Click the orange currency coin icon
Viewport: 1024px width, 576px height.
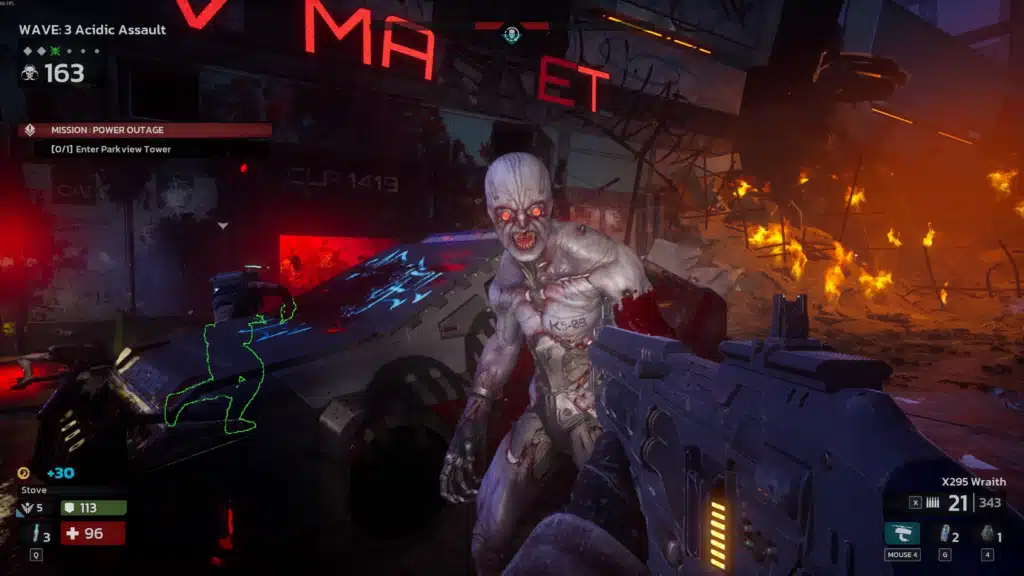tap(25, 473)
